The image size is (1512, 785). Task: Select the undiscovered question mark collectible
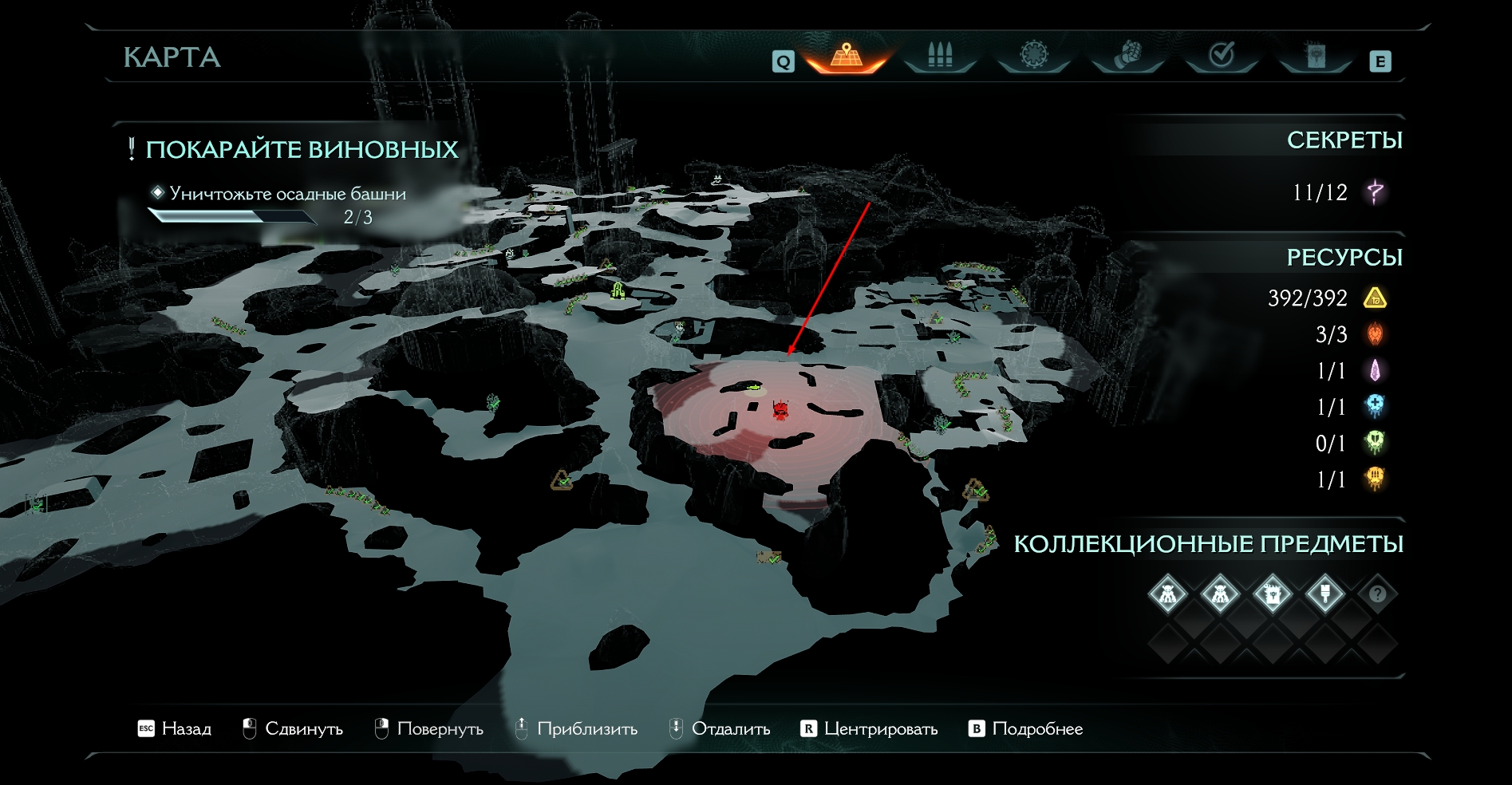pos(1377,594)
